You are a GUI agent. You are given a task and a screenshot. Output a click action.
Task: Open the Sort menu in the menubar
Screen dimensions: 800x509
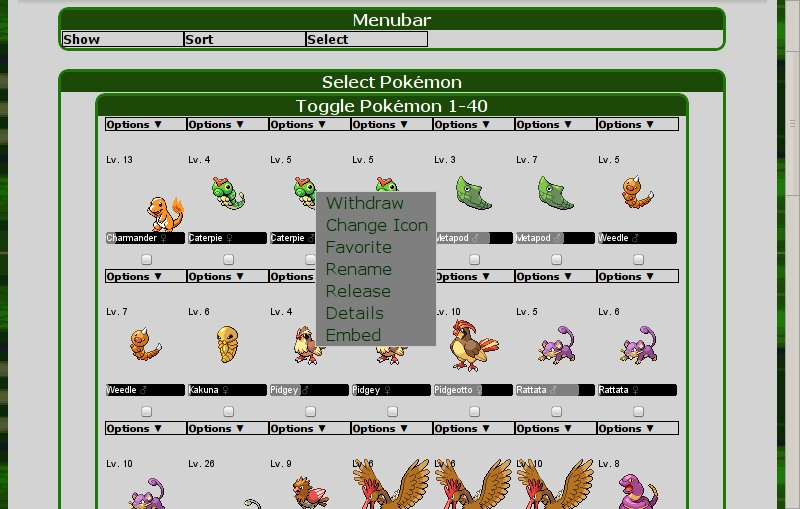click(244, 40)
